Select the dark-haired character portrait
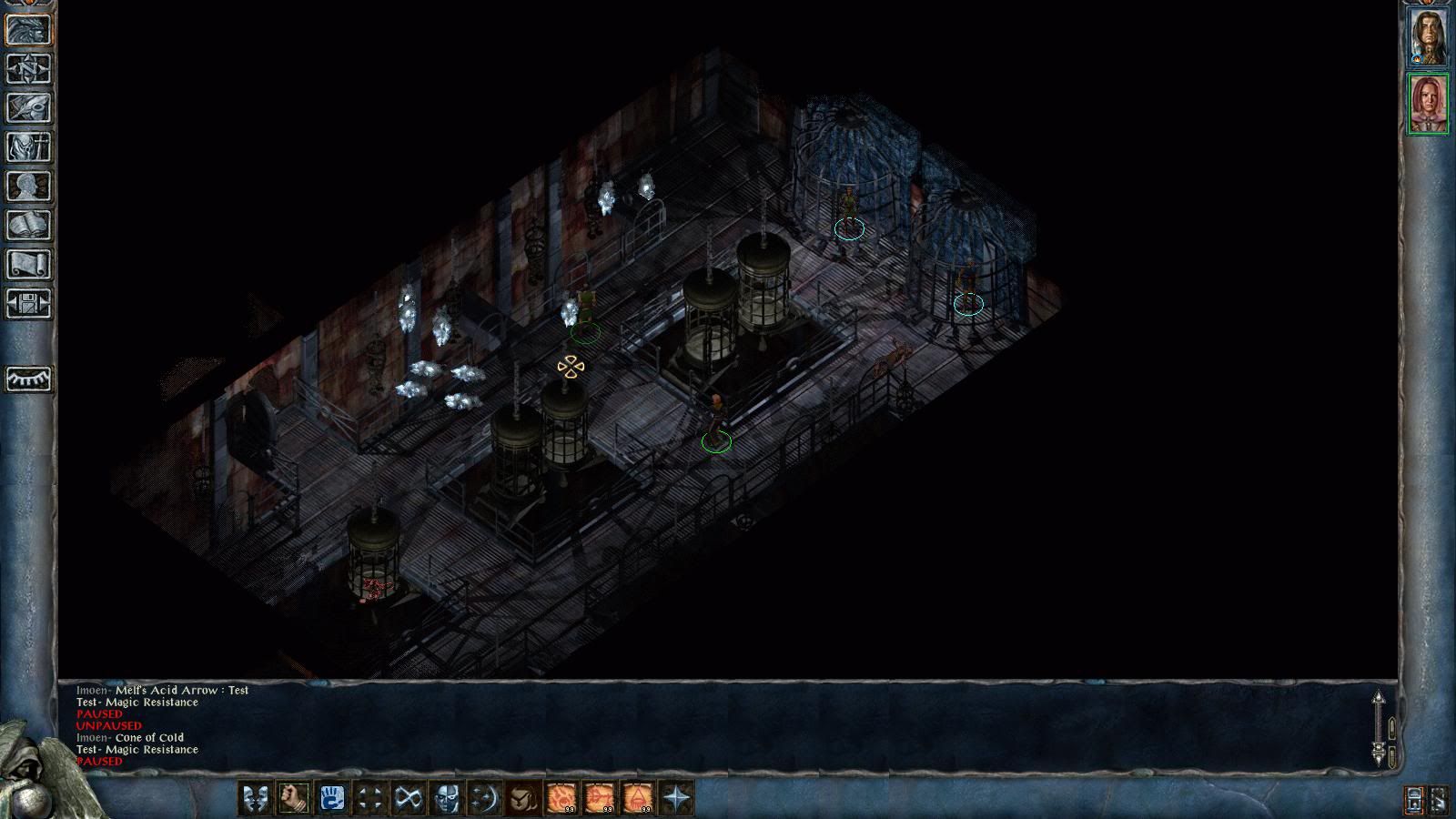This screenshot has height=819, width=1456. [x=1428, y=36]
